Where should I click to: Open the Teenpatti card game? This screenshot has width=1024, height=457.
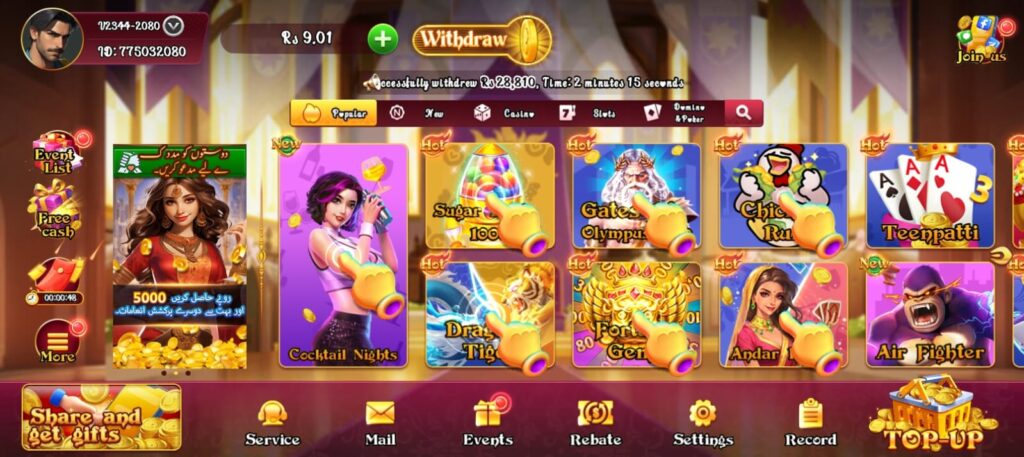click(x=929, y=196)
